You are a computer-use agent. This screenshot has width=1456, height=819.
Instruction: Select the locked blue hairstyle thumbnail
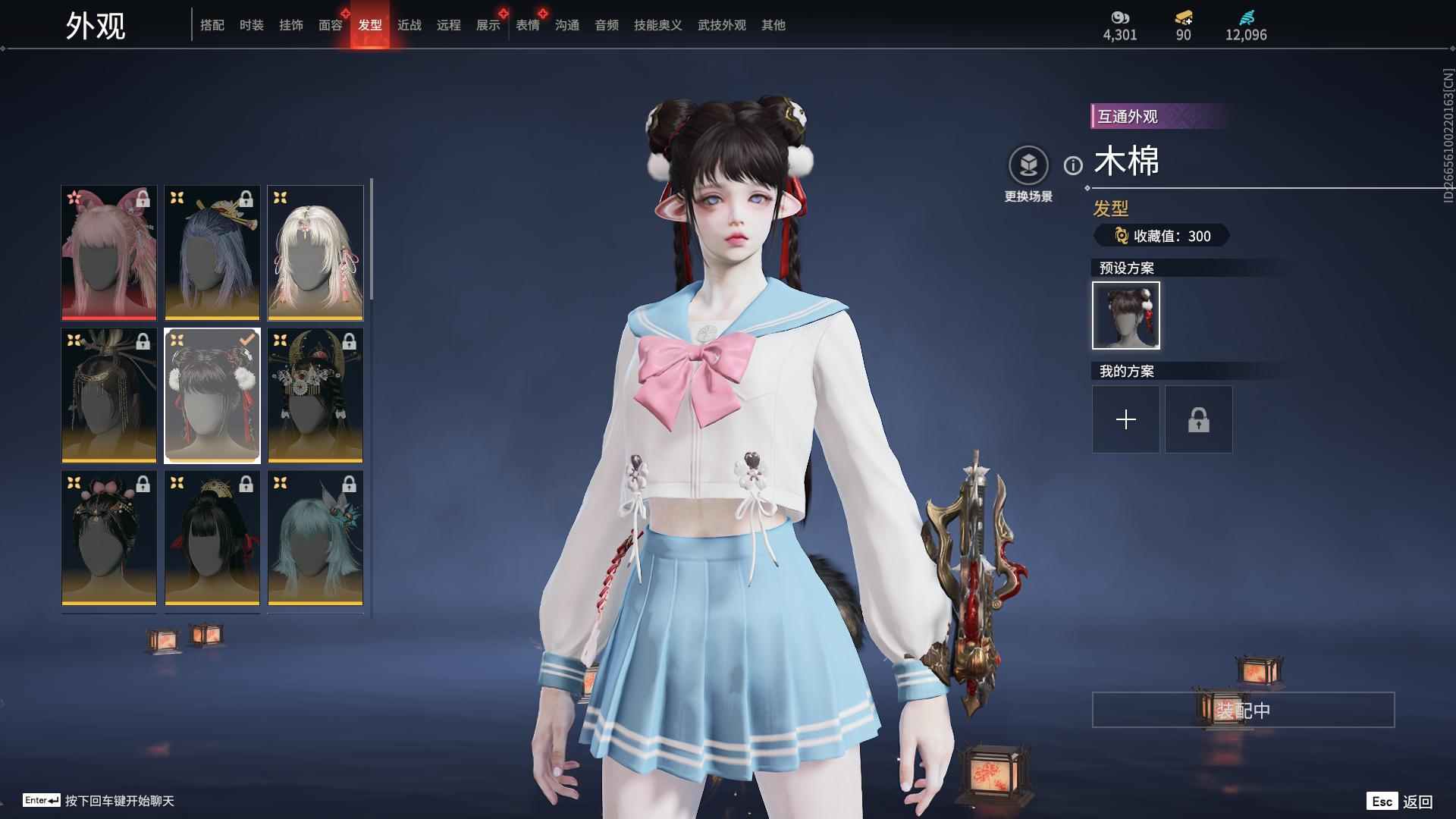coord(212,253)
